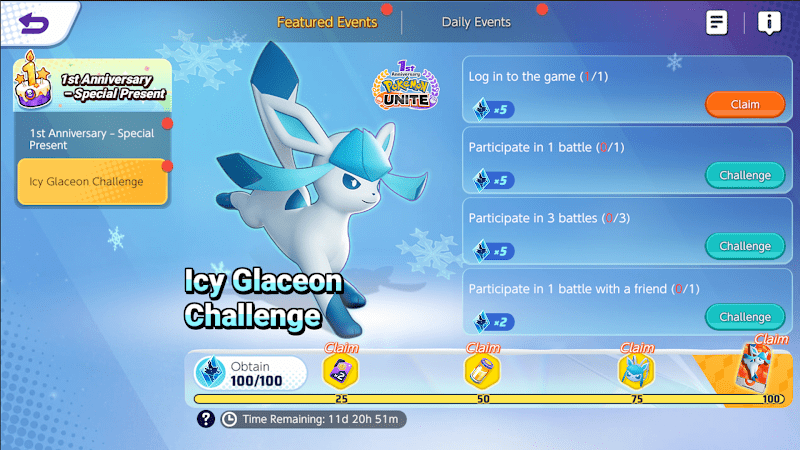The width and height of the screenshot is (800, 450).
Task: Challenge the Participate in 1 battle mission
Action: tap(745, 175)
